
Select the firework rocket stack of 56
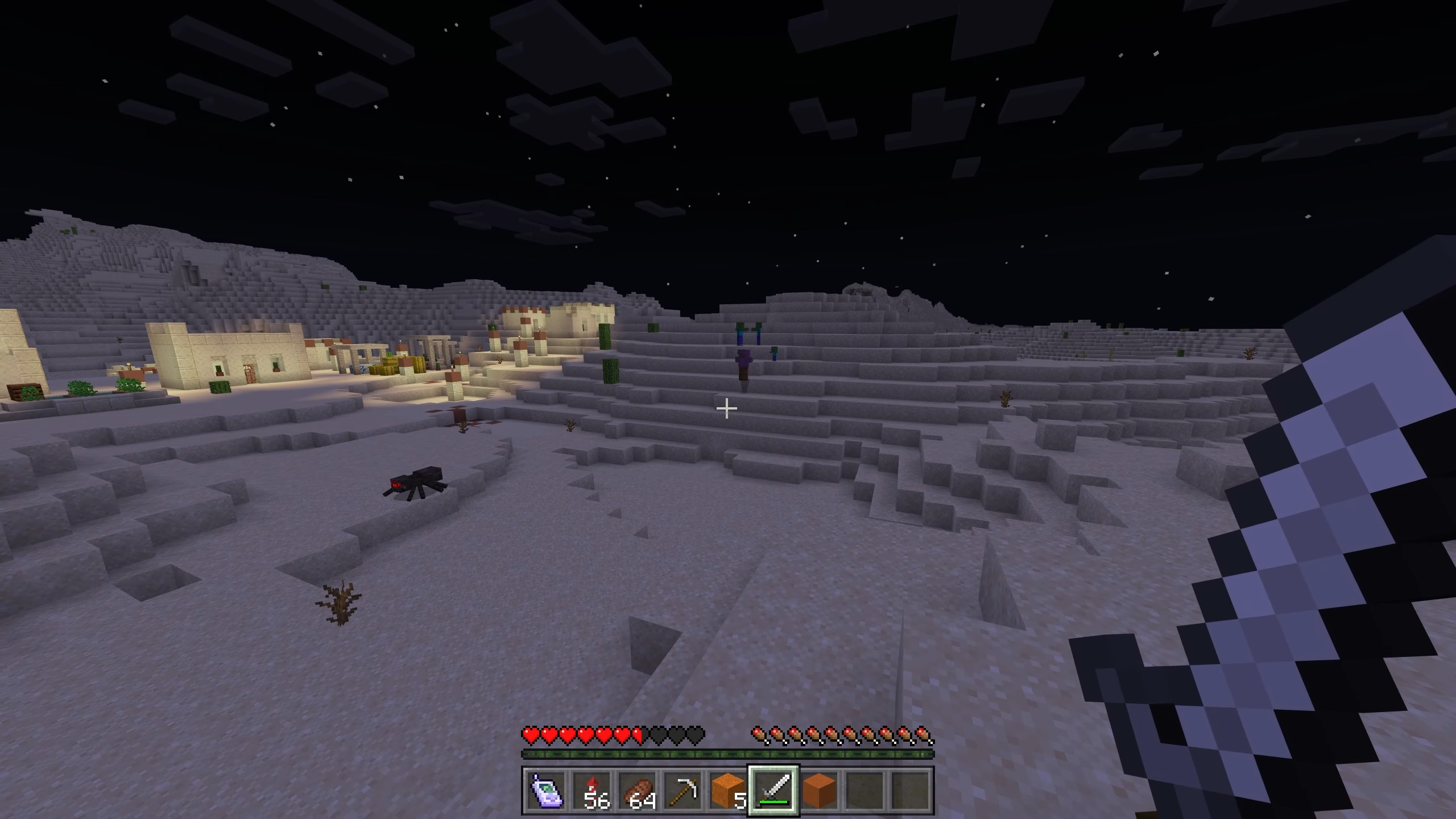[x=591, y=791]
